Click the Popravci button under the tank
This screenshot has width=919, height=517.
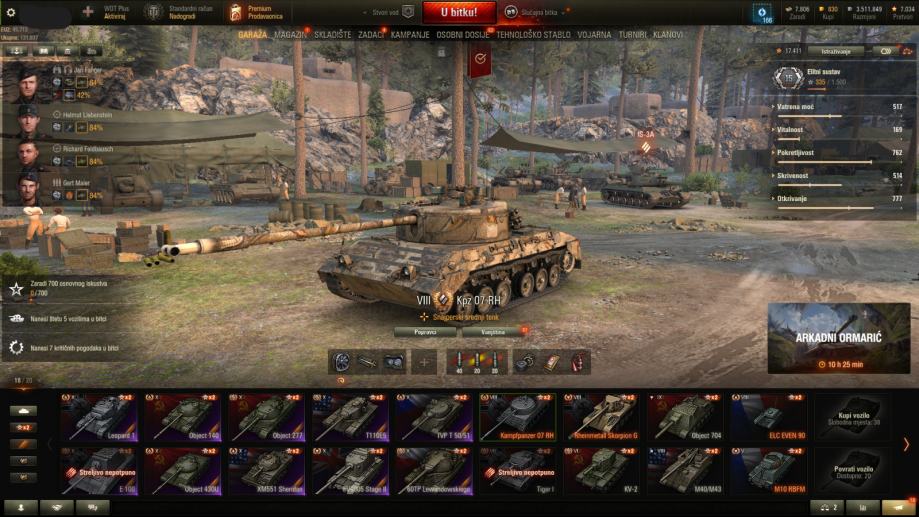(424, 332)
